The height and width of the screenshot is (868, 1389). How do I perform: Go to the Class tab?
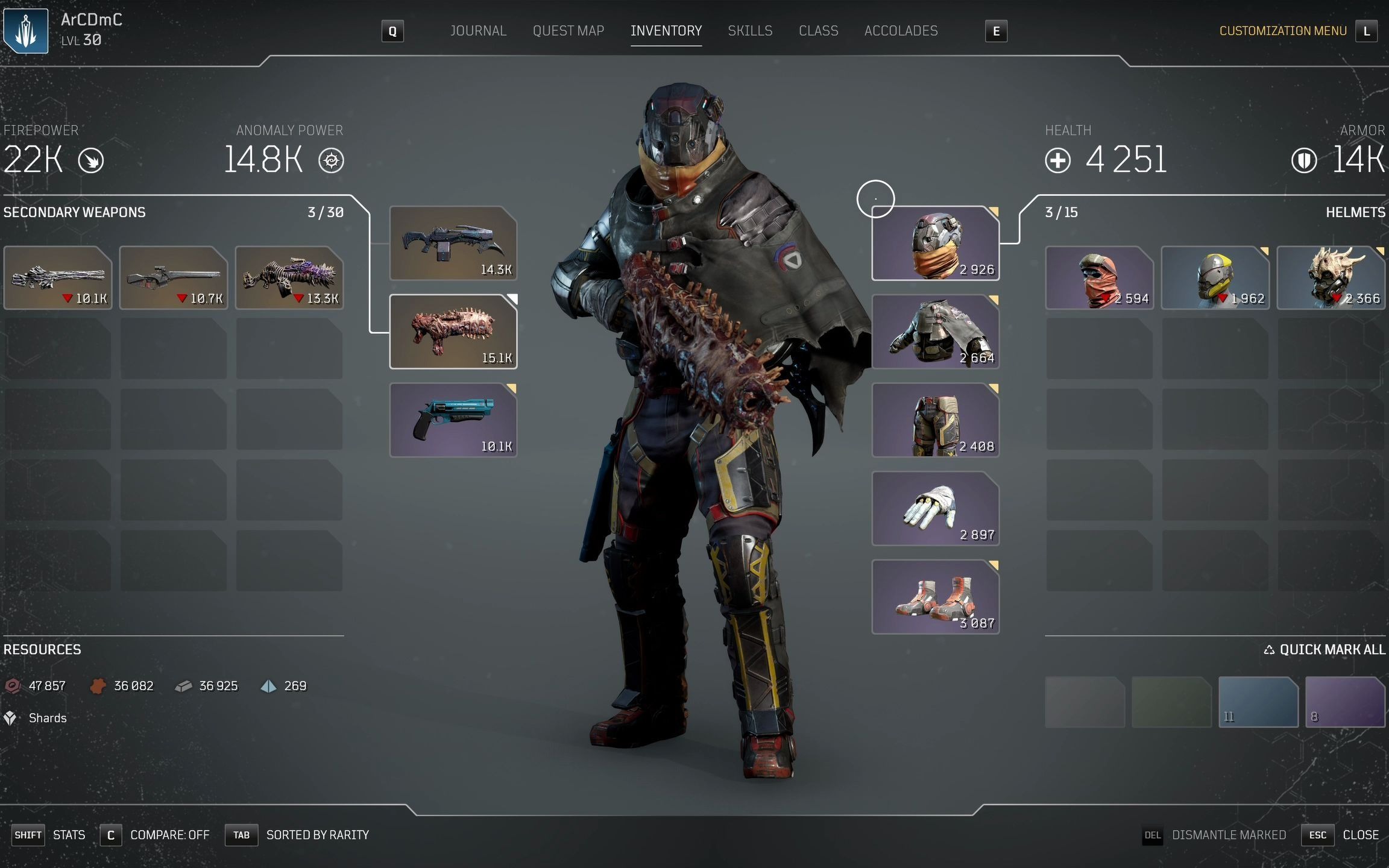(x=818, y=31)
